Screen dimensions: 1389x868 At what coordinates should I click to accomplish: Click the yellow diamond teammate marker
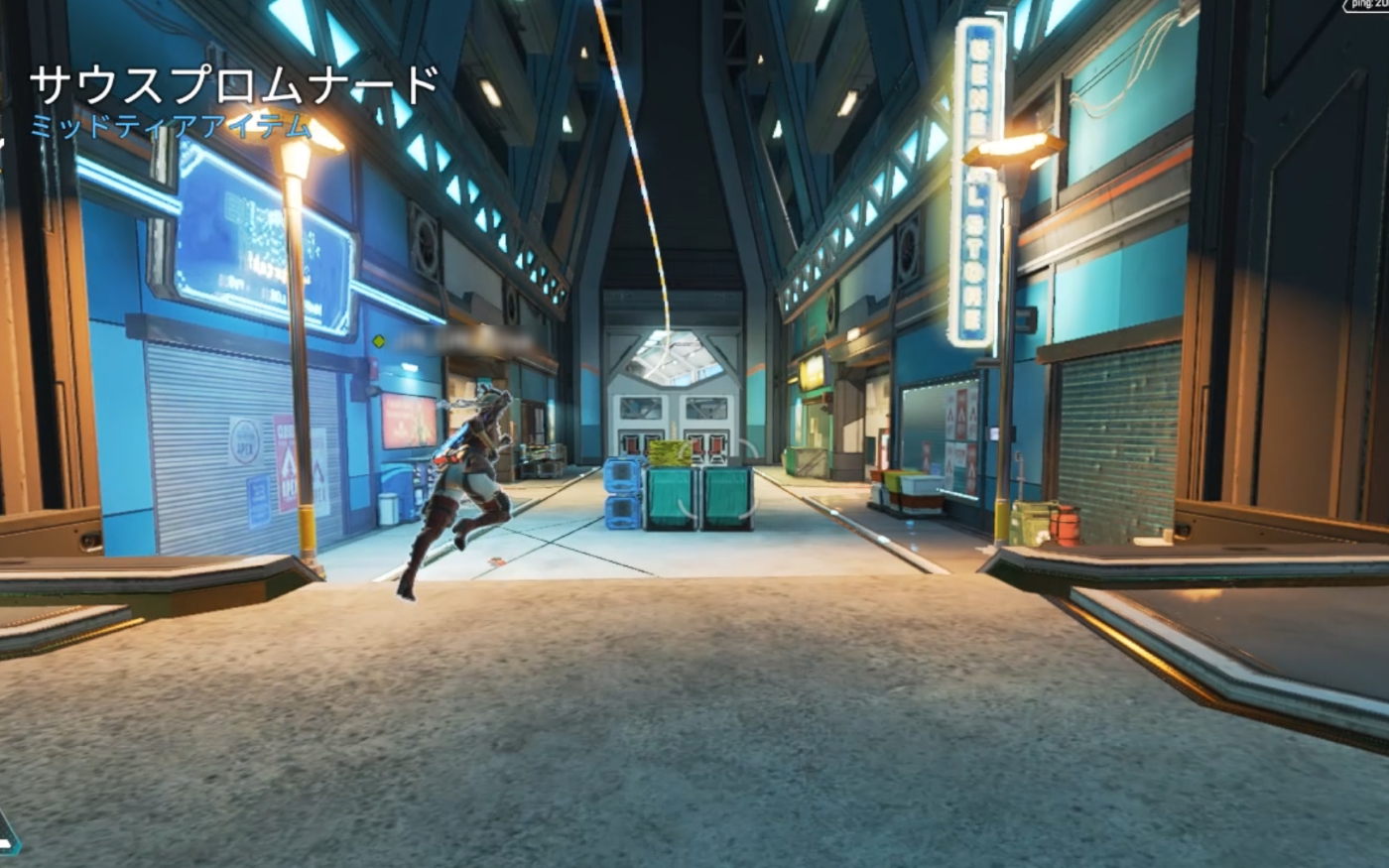pyautogui.click(x=378, y=342)
